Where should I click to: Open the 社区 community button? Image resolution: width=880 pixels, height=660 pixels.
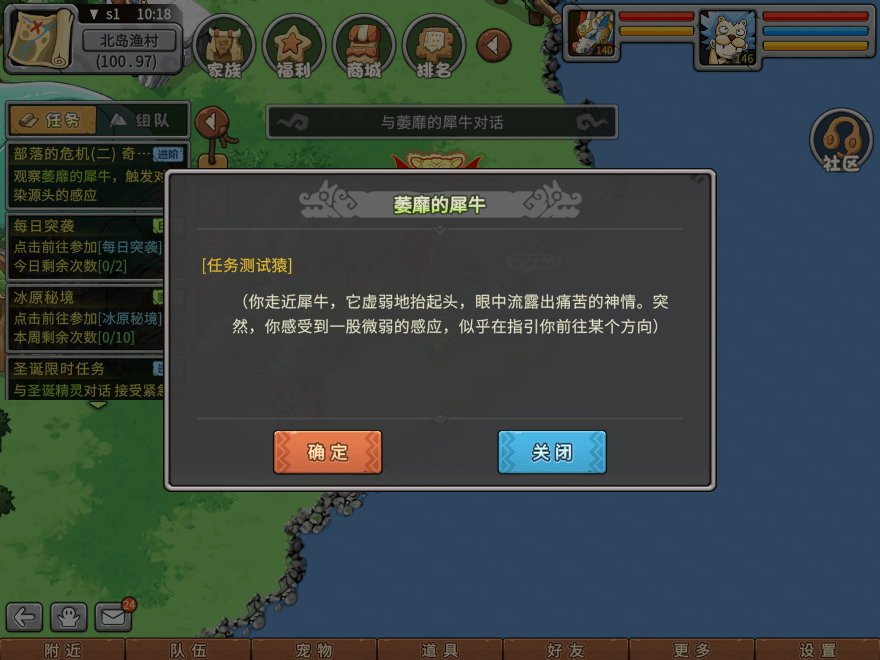coord(842,141)
